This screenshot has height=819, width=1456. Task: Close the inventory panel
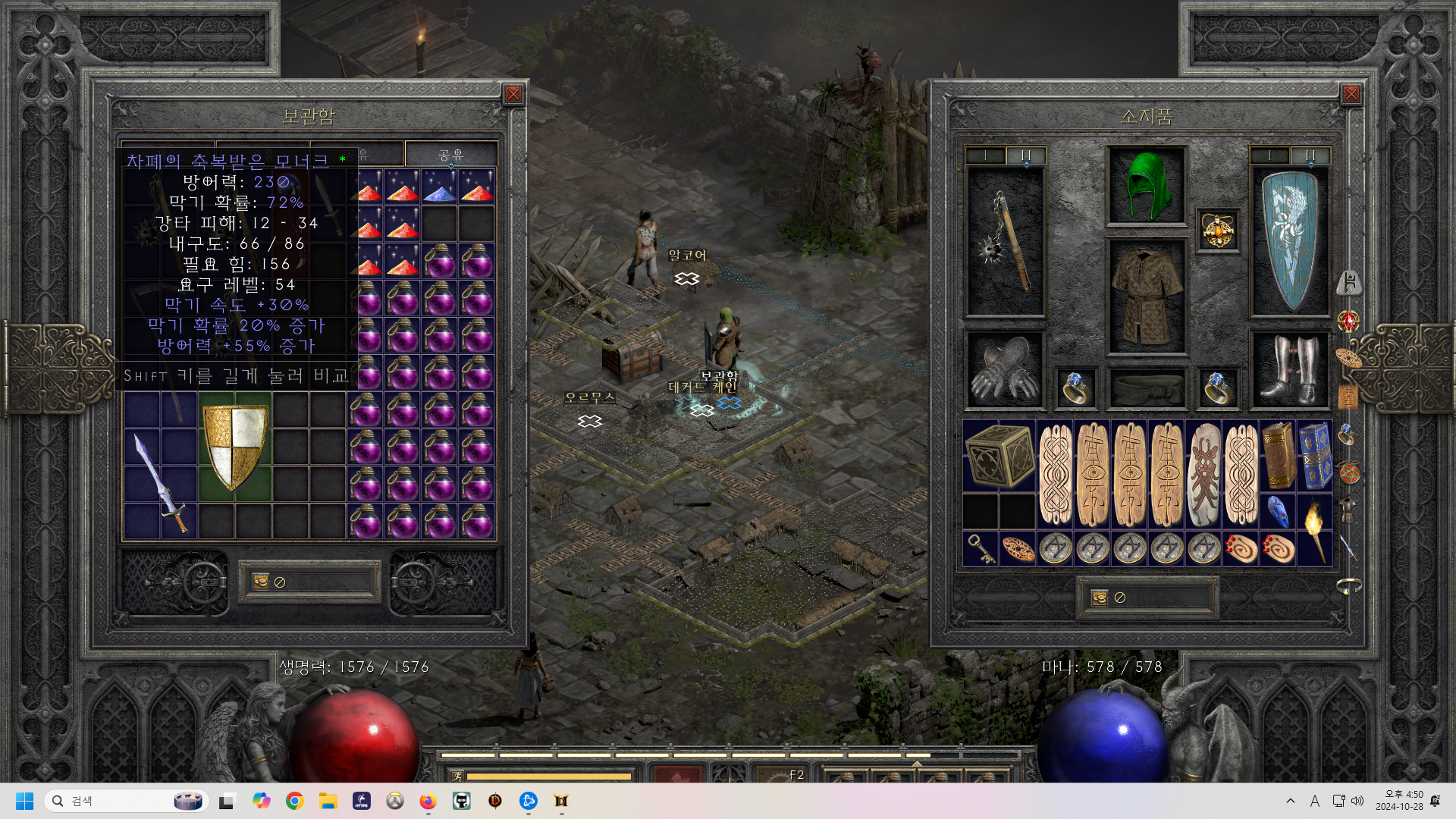tap(1351, 94)
